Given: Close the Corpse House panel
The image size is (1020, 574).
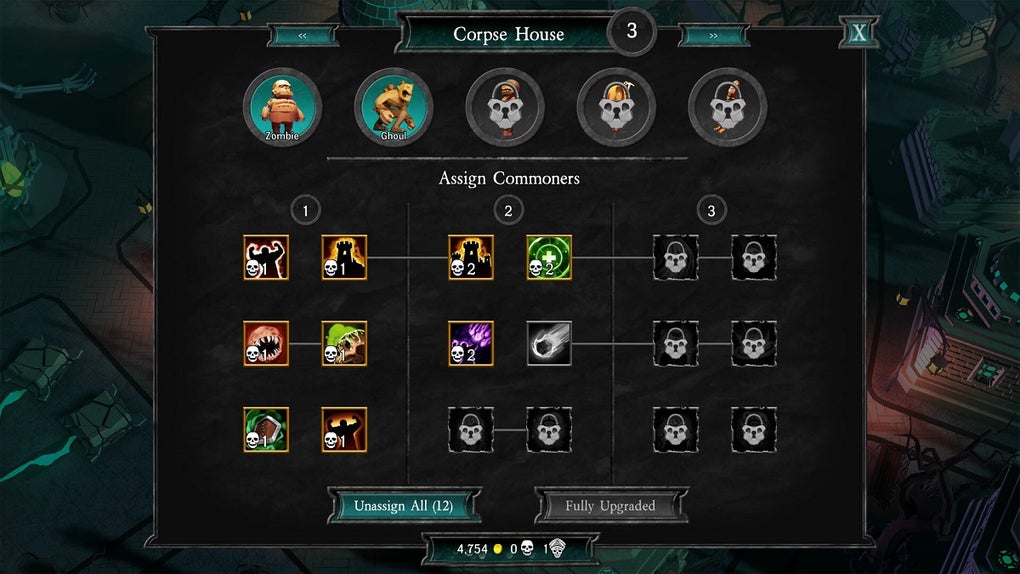Looking at the screenshot, I should click(859, 33).
